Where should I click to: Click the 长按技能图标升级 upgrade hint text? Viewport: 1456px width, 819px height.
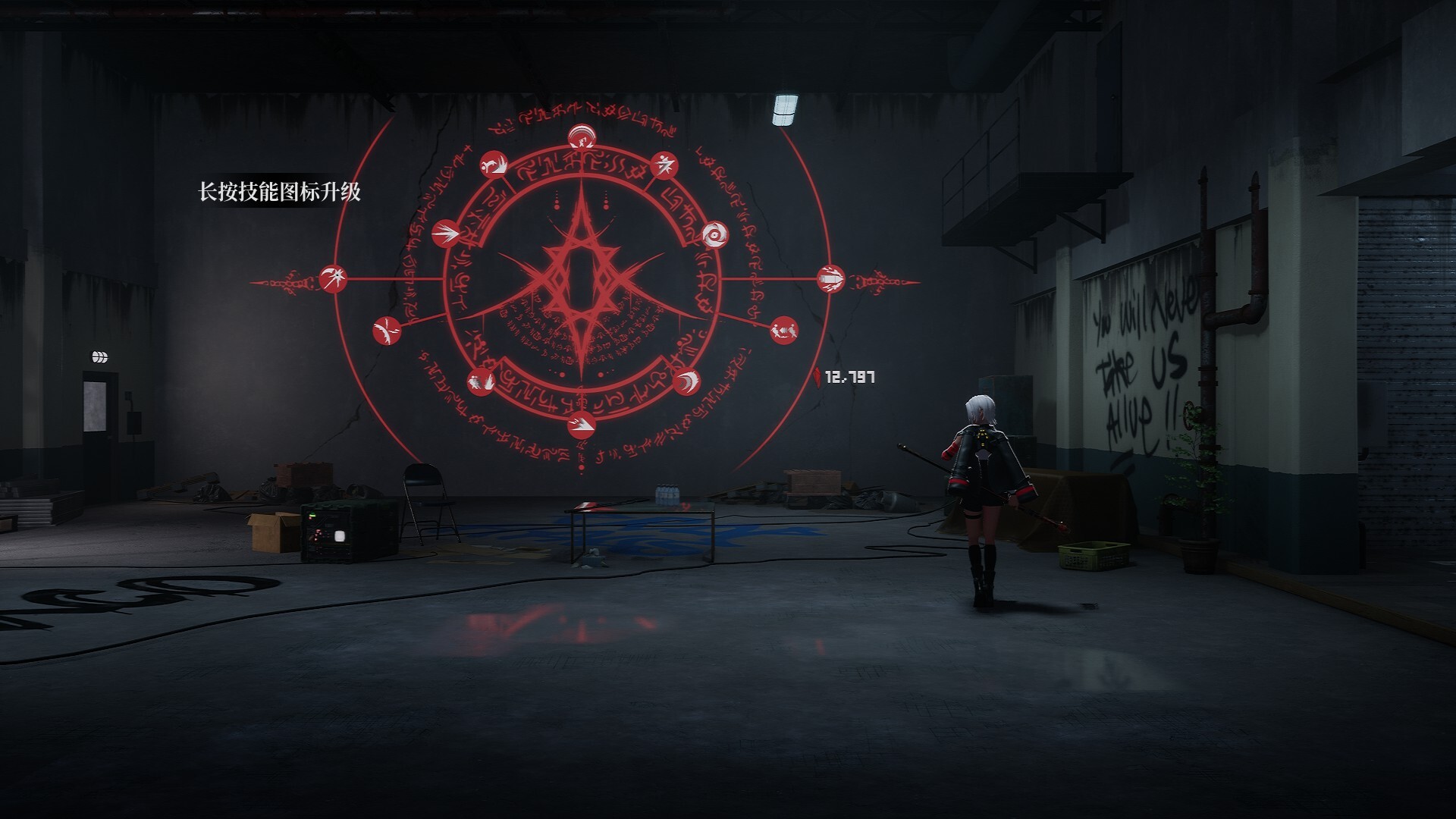point(281,192)
